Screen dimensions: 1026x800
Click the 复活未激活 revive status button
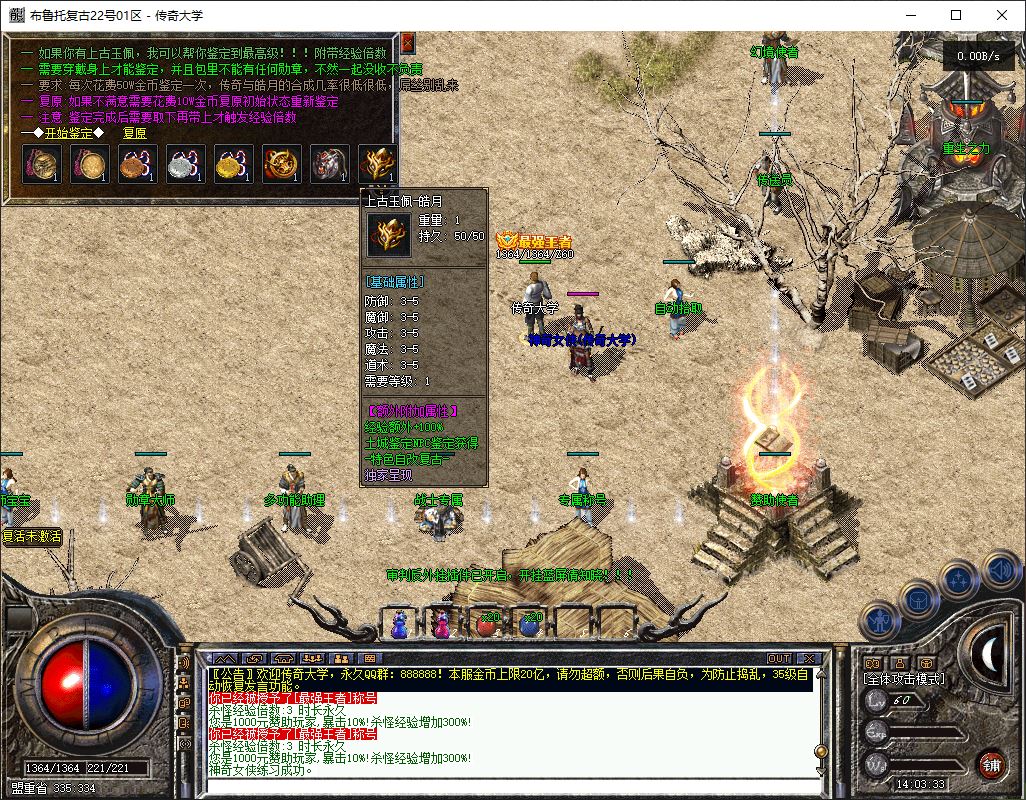tap(32, 536)
